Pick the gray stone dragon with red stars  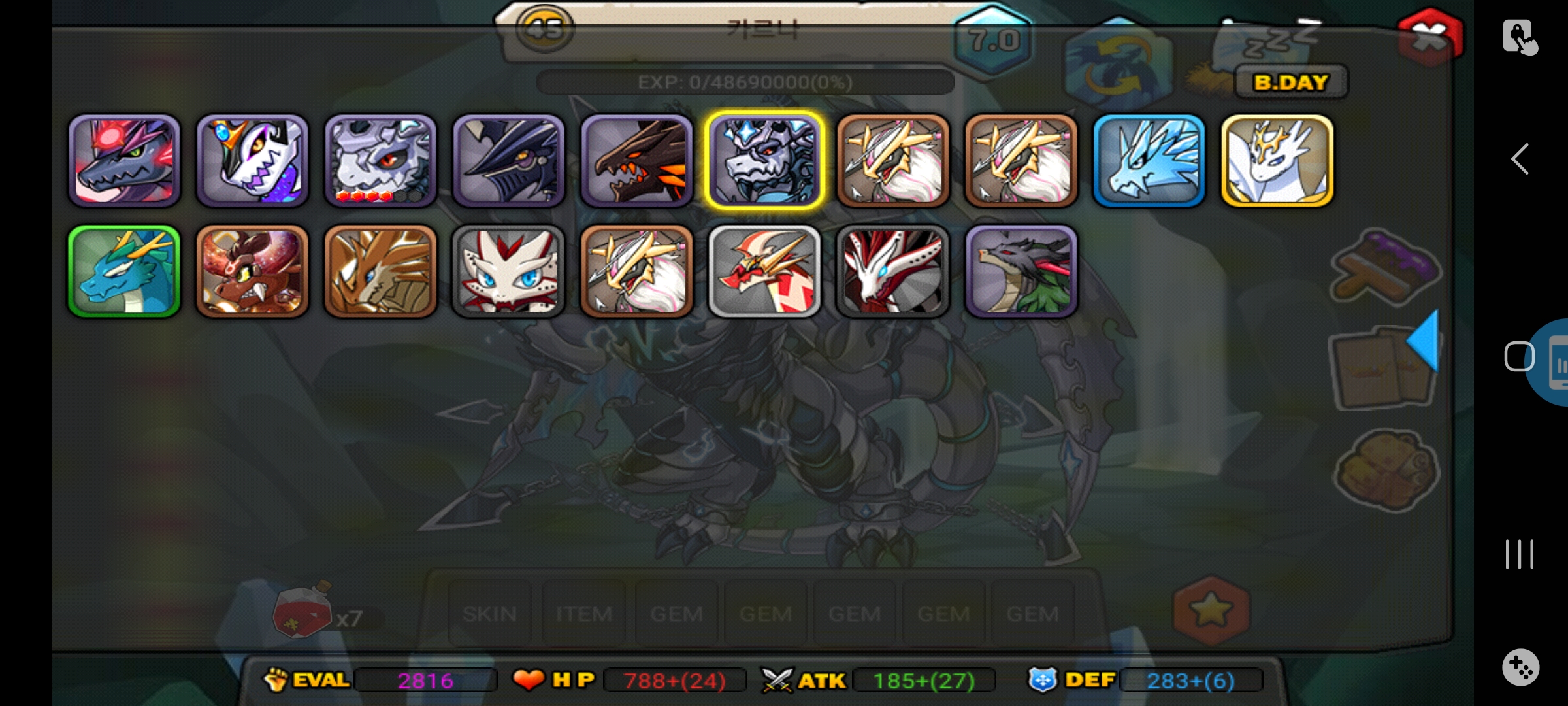click(380, 160)
